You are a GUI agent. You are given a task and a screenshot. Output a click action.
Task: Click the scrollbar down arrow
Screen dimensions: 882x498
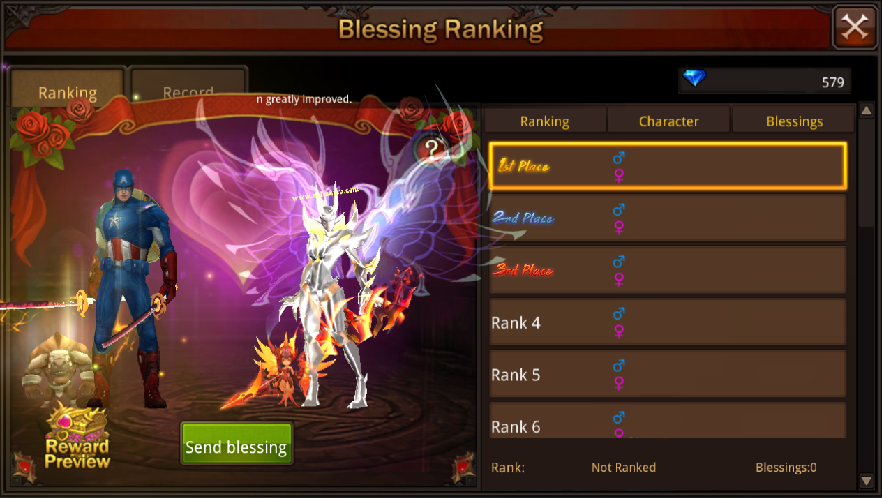click(x=865, y=480)
